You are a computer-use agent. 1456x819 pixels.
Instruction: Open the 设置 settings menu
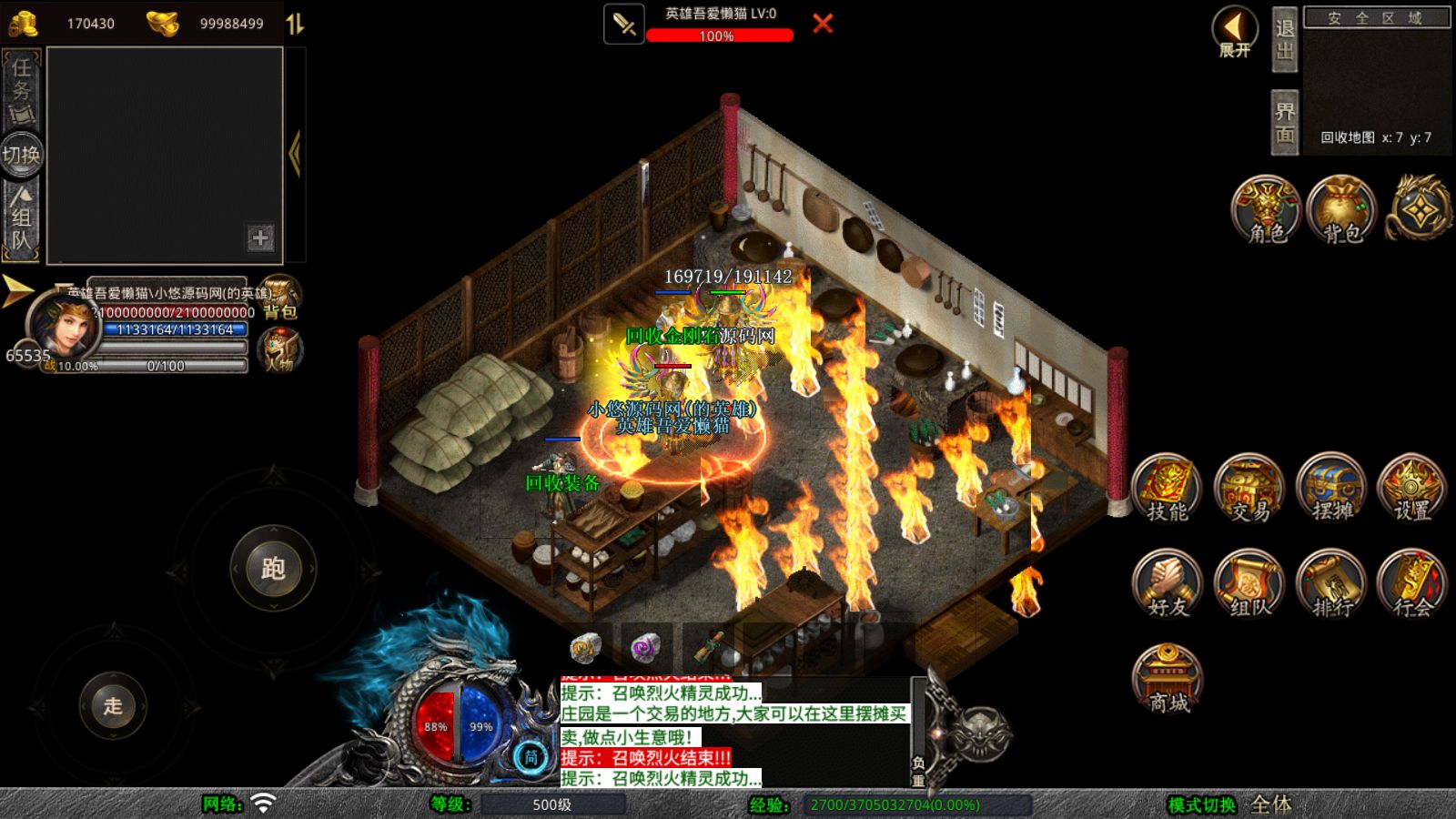coord(1412,489)
